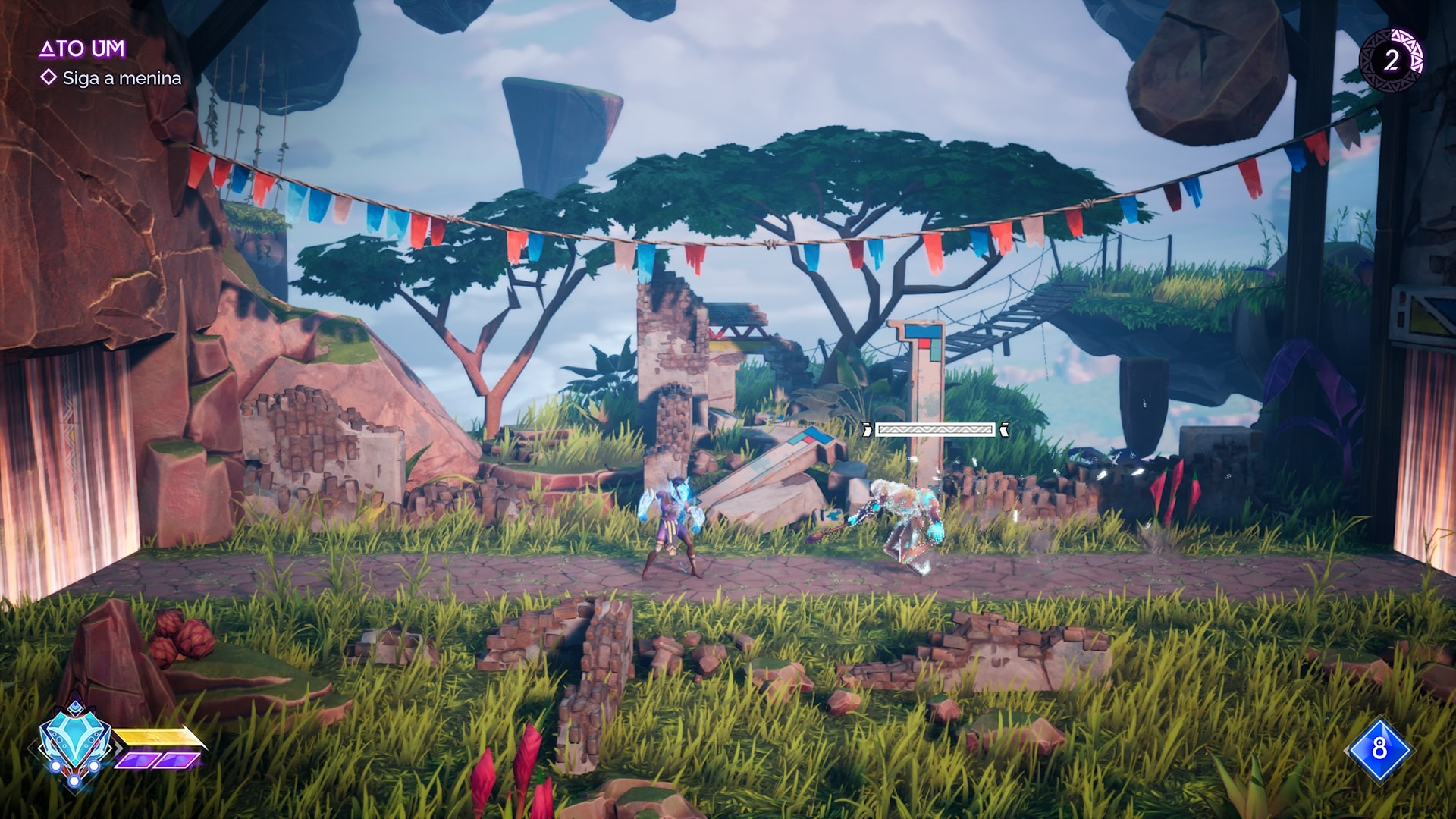Click the blue diamond counter showing 8

coord(1378,749)
